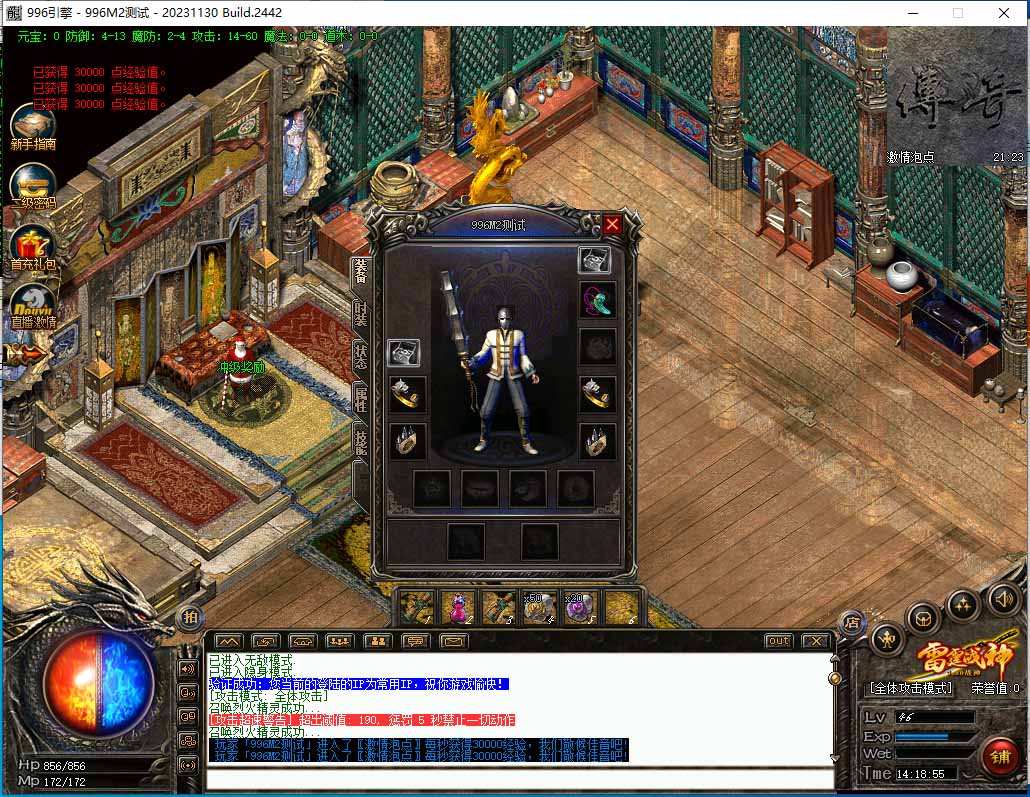Maximize the game window
Screen dimensions: 1030x797
click(x=957, y=13)
